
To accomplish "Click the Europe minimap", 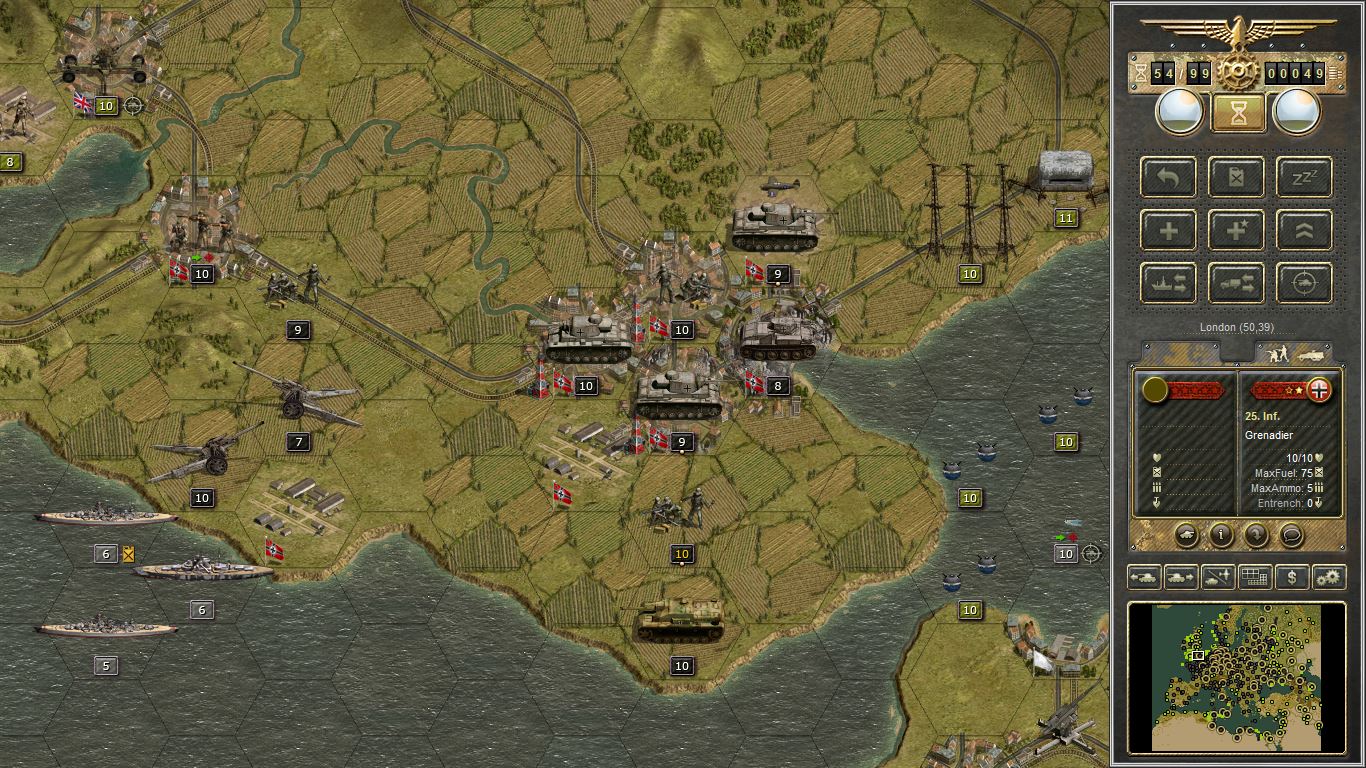I will coord(1237,677).
